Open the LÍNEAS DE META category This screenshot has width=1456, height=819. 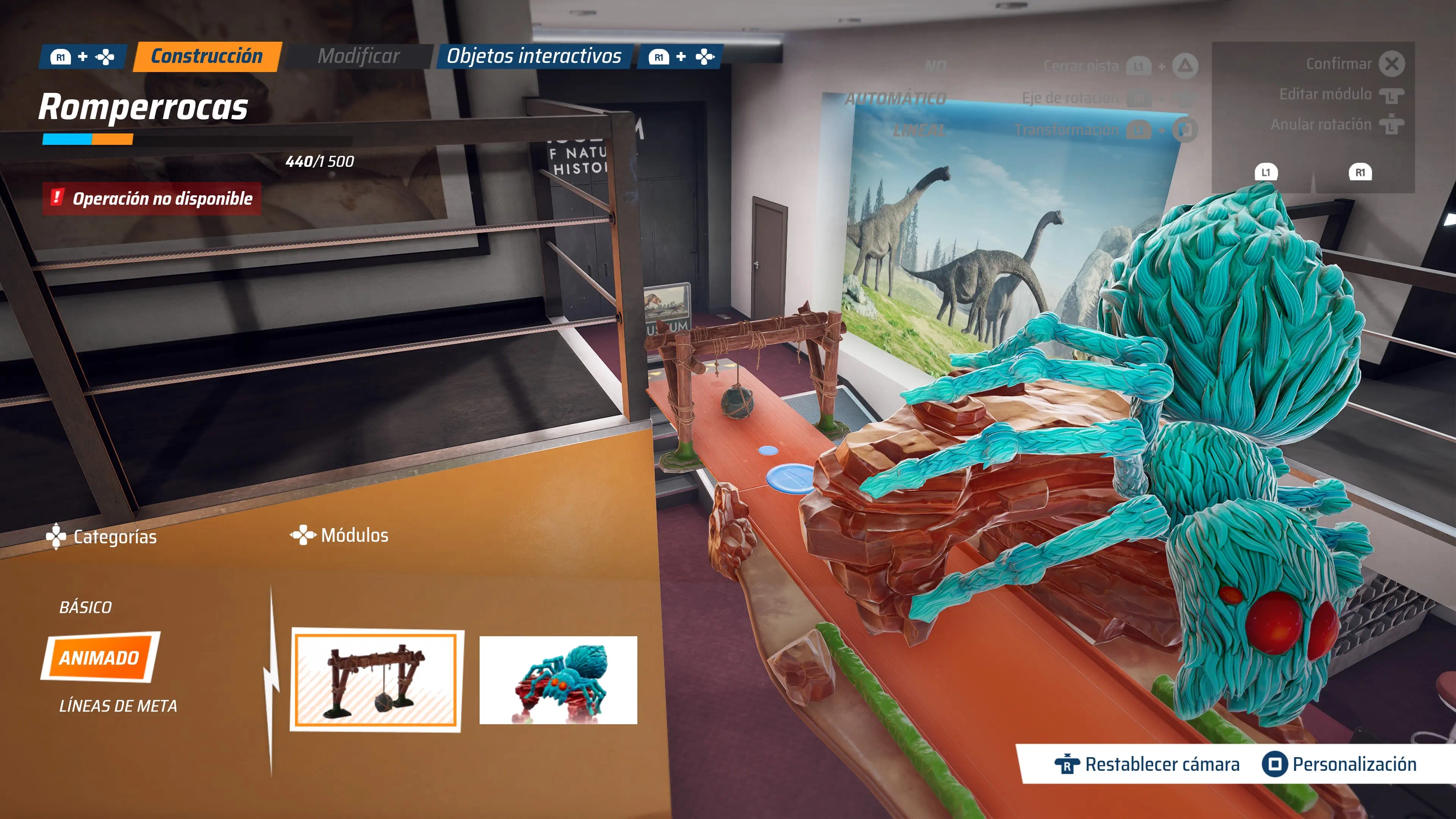tap(118, 706)
